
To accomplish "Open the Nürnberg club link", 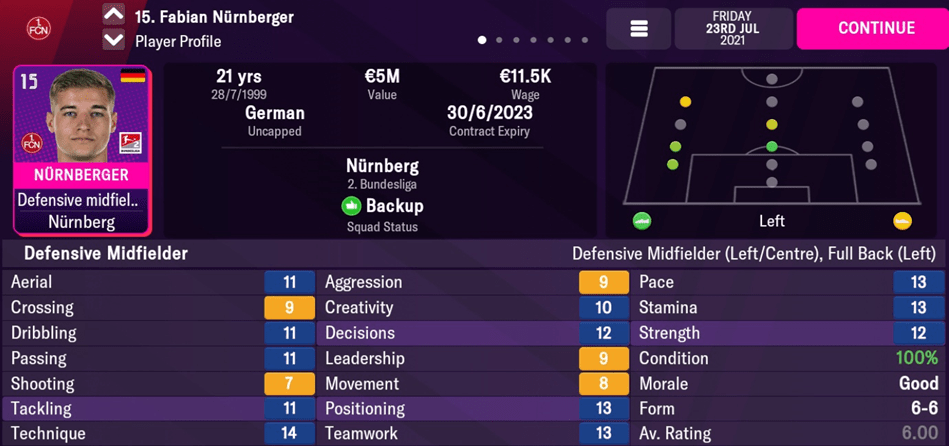I will click(x=382, y=166).
